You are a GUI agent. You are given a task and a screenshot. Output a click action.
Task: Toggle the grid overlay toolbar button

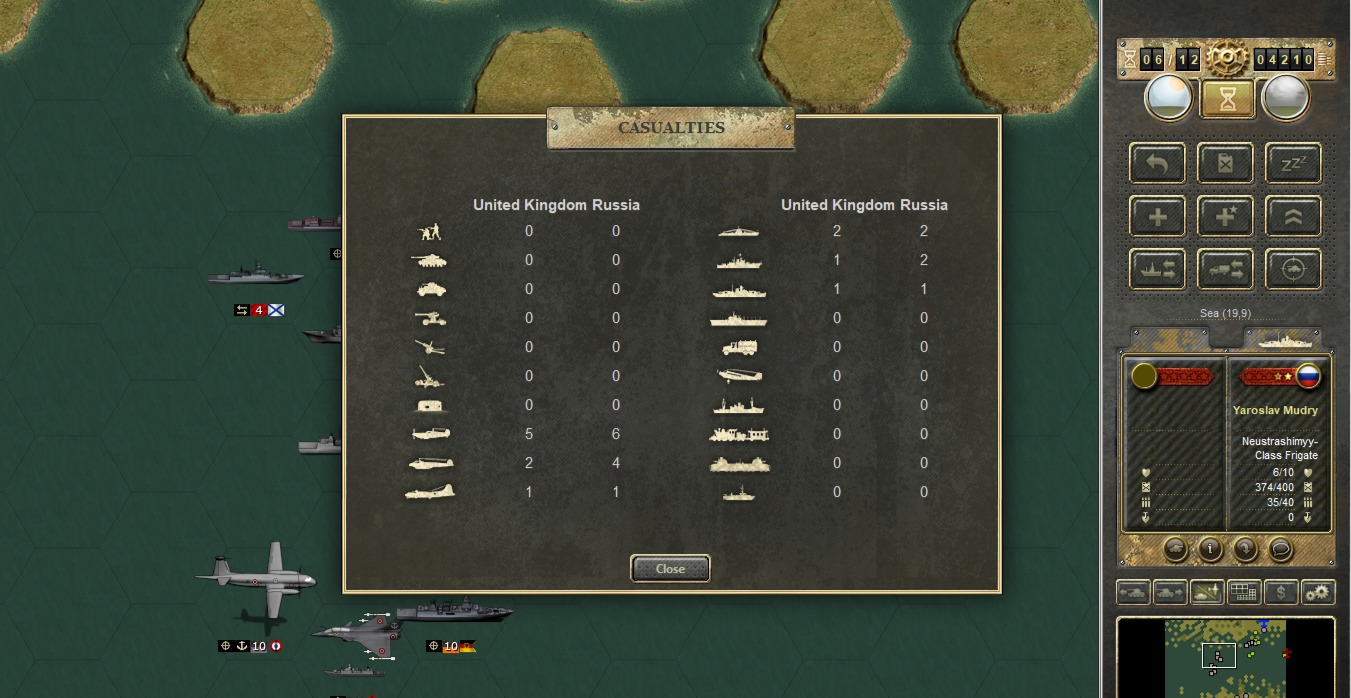pos(1243,592)
